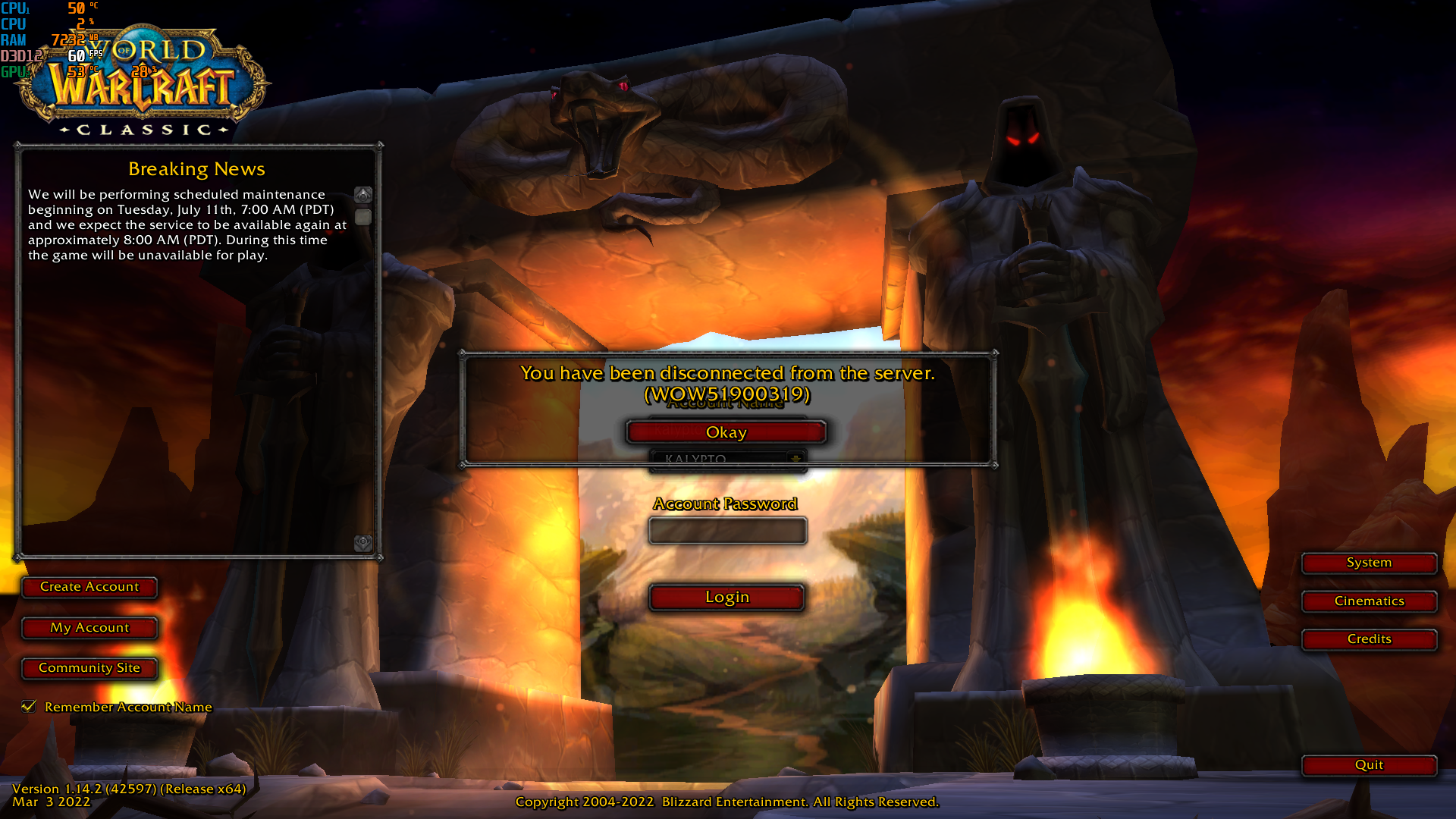Toggle the Remember Account Name checkbox
Screen dimensions: 1456x819
click(x=29, y=707)
